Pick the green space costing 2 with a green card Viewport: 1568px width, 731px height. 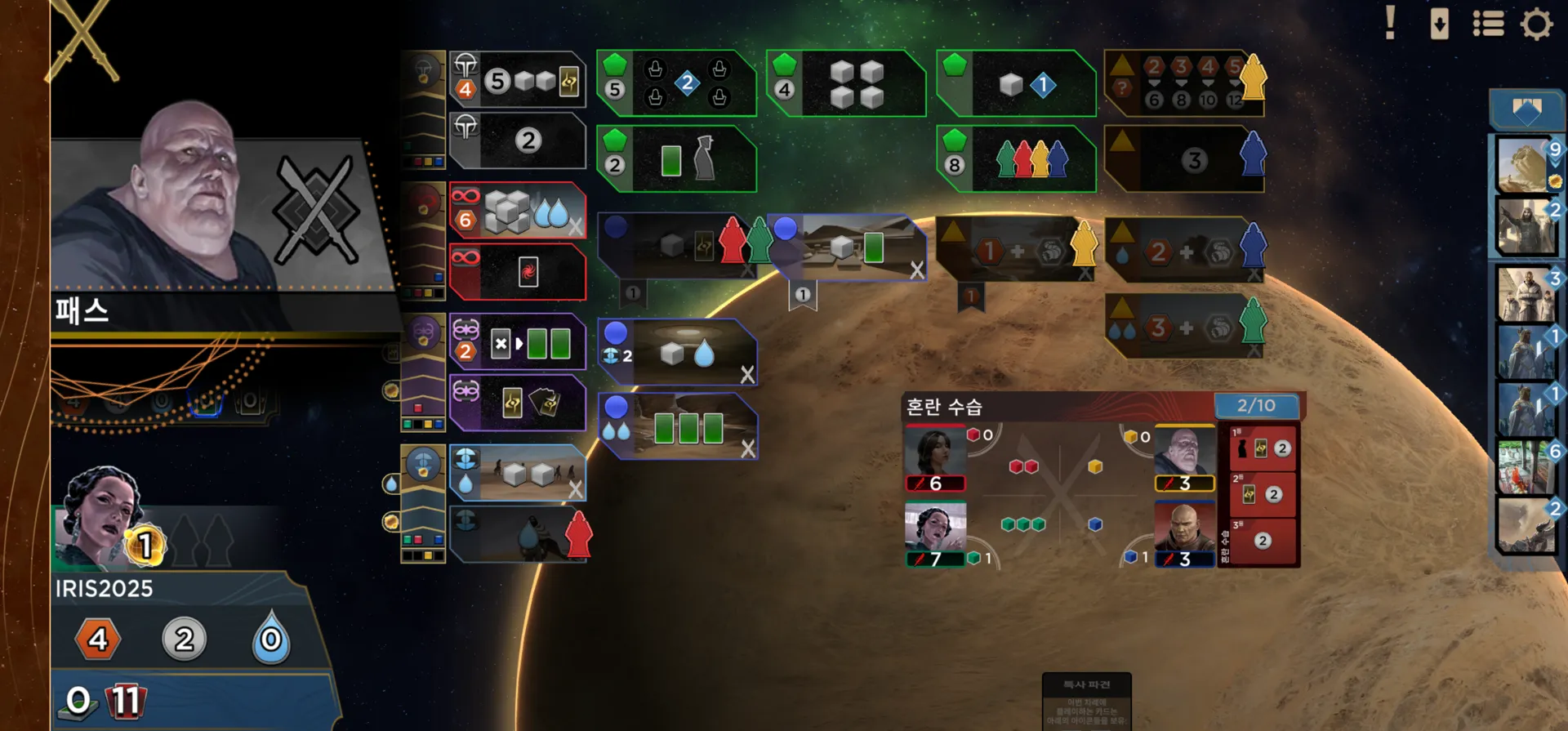(x=676, y=159)
